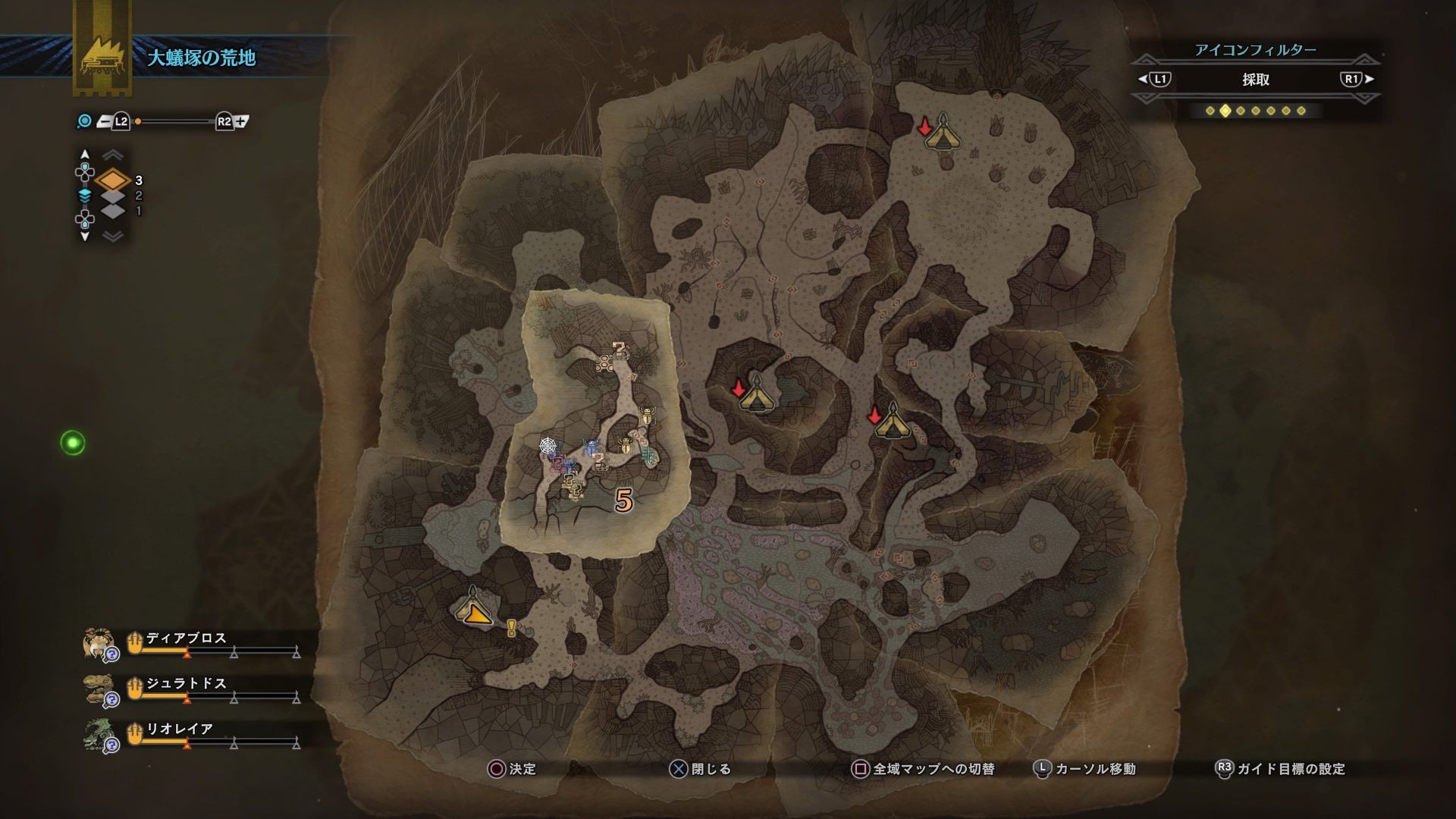Select Diablos (ディアブロス) in the monster list
Viewport: 1456px width, 819px height.
click(186, 639)
